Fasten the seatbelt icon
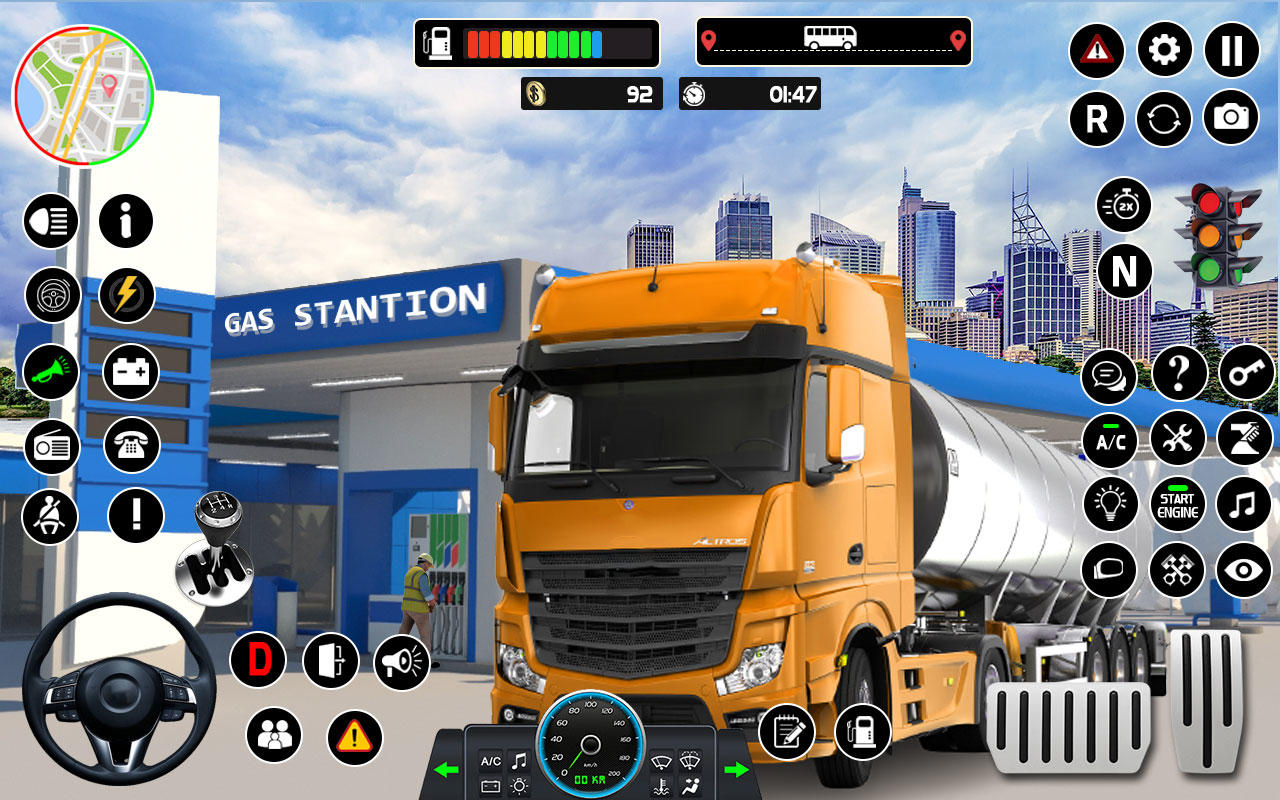The width and height of the screenshot is (1280, 800). [50, 516]
